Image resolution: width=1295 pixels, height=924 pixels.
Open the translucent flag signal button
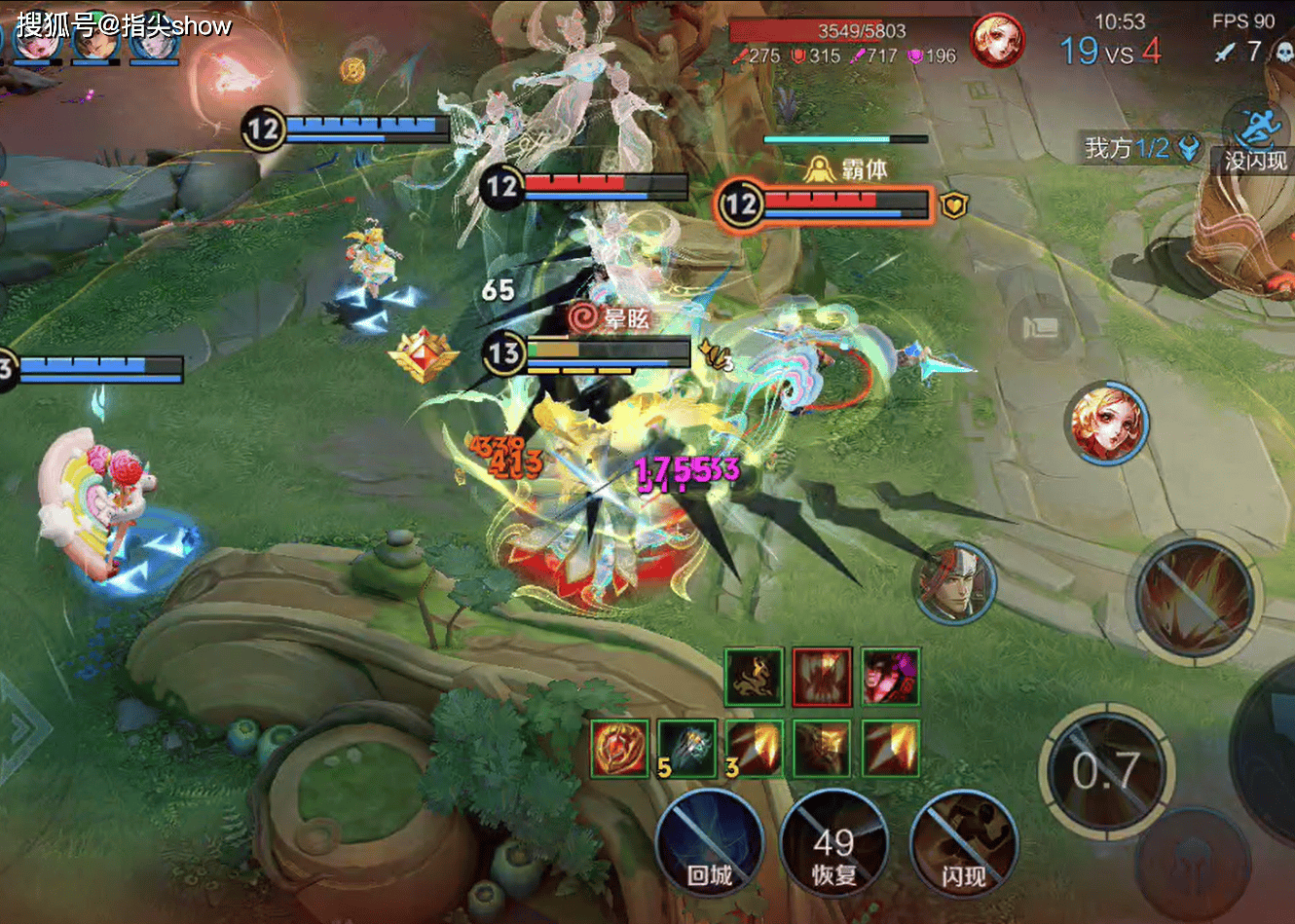pos(1040,326)
